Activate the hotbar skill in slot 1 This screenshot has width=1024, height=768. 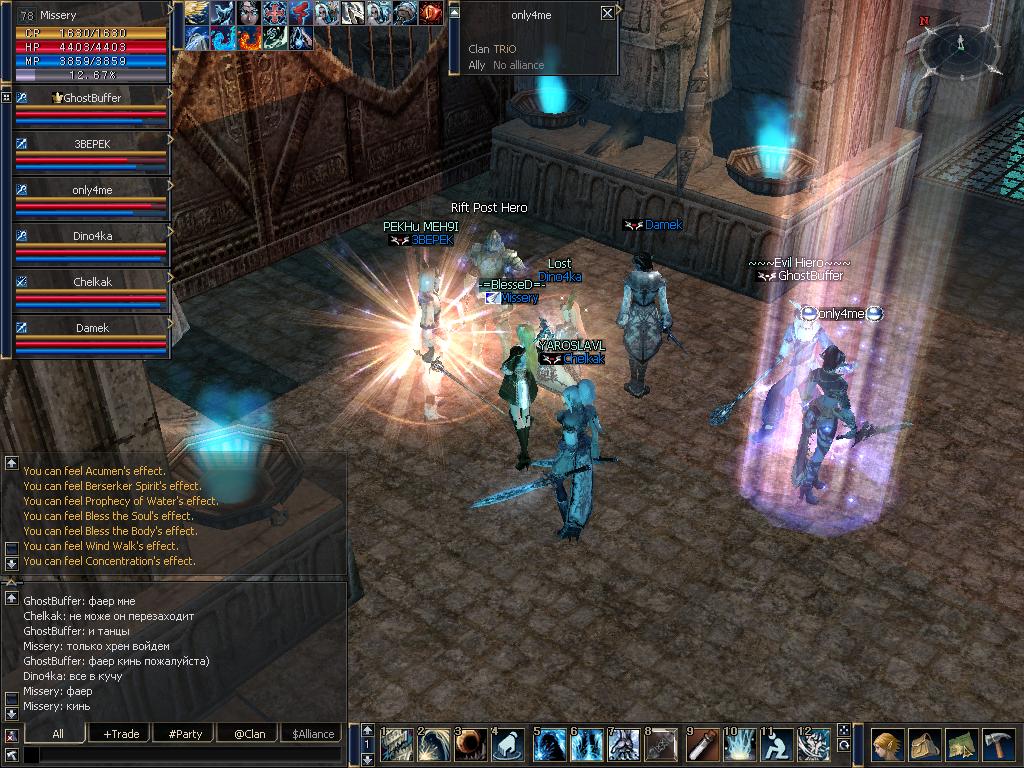pos(397,745)
